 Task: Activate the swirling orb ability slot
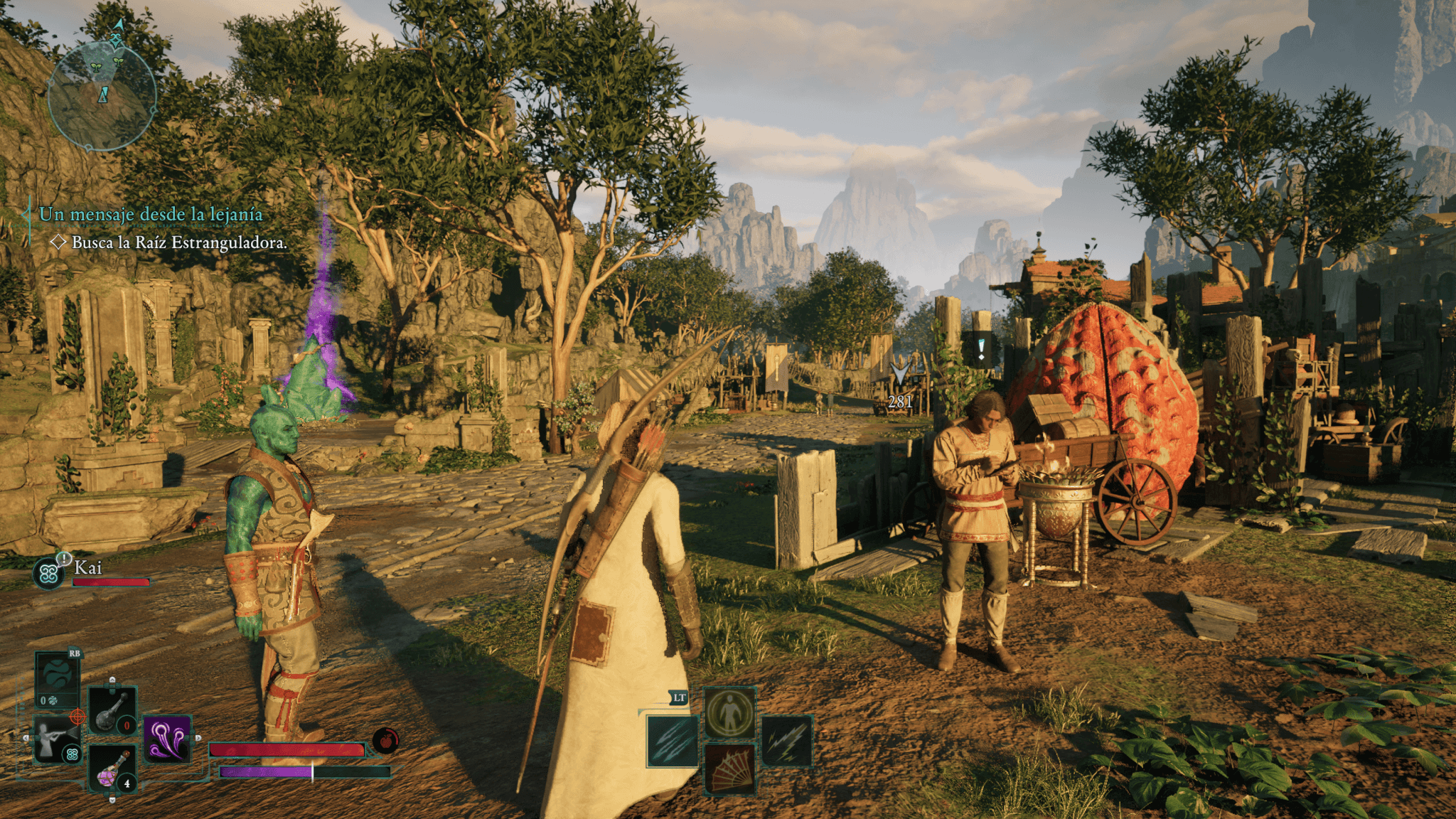[x=58, y=678]
